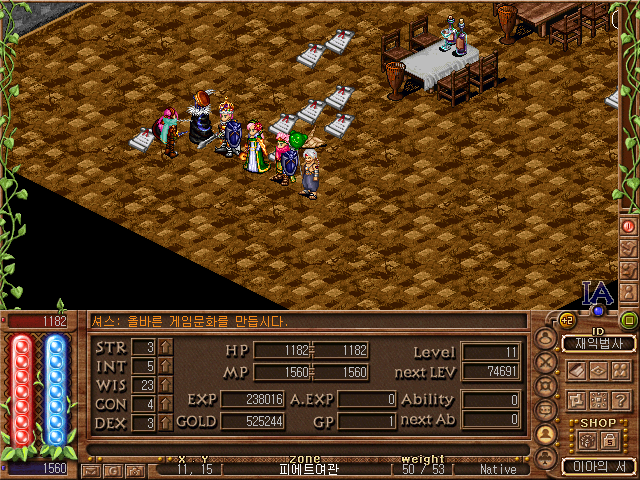Select the crossed swords round button

click(546, 363)
